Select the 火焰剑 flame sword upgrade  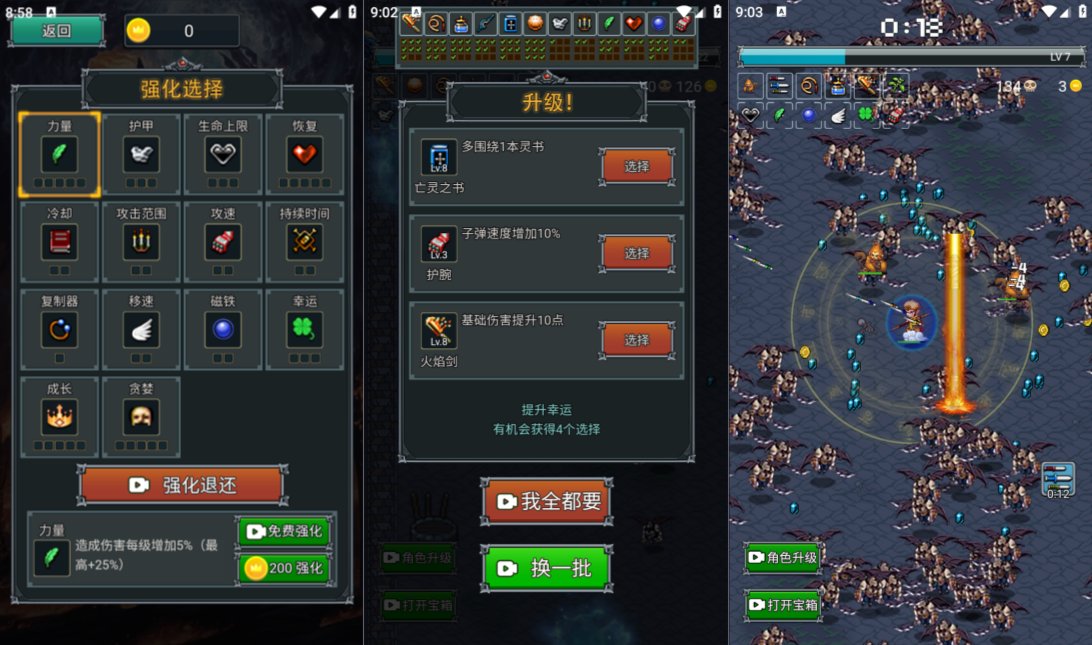click(637, 340)
